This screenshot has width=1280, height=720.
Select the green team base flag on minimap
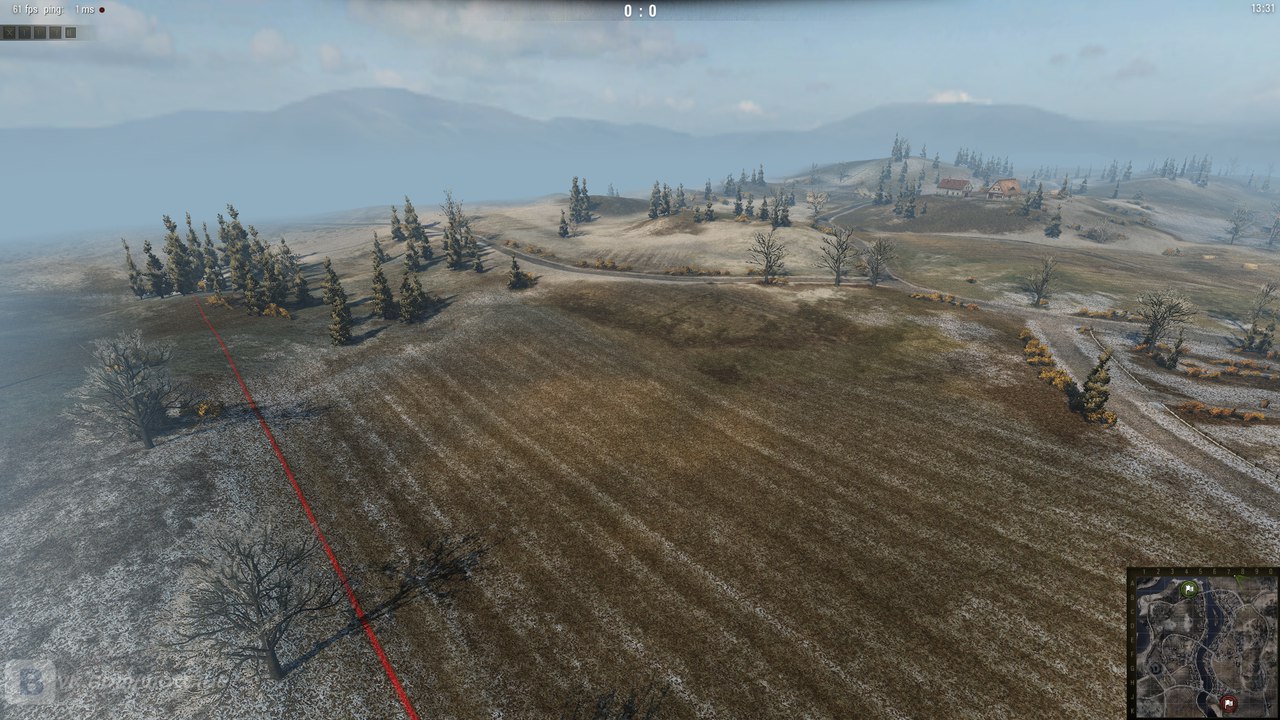point(1188,589)
